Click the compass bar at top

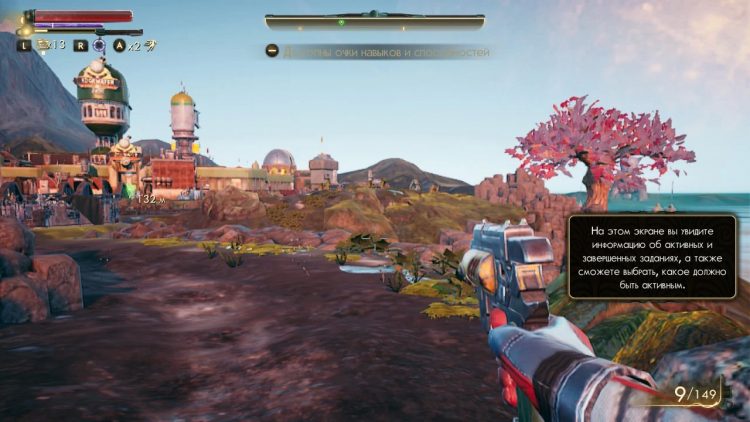(x=374, y=21)
